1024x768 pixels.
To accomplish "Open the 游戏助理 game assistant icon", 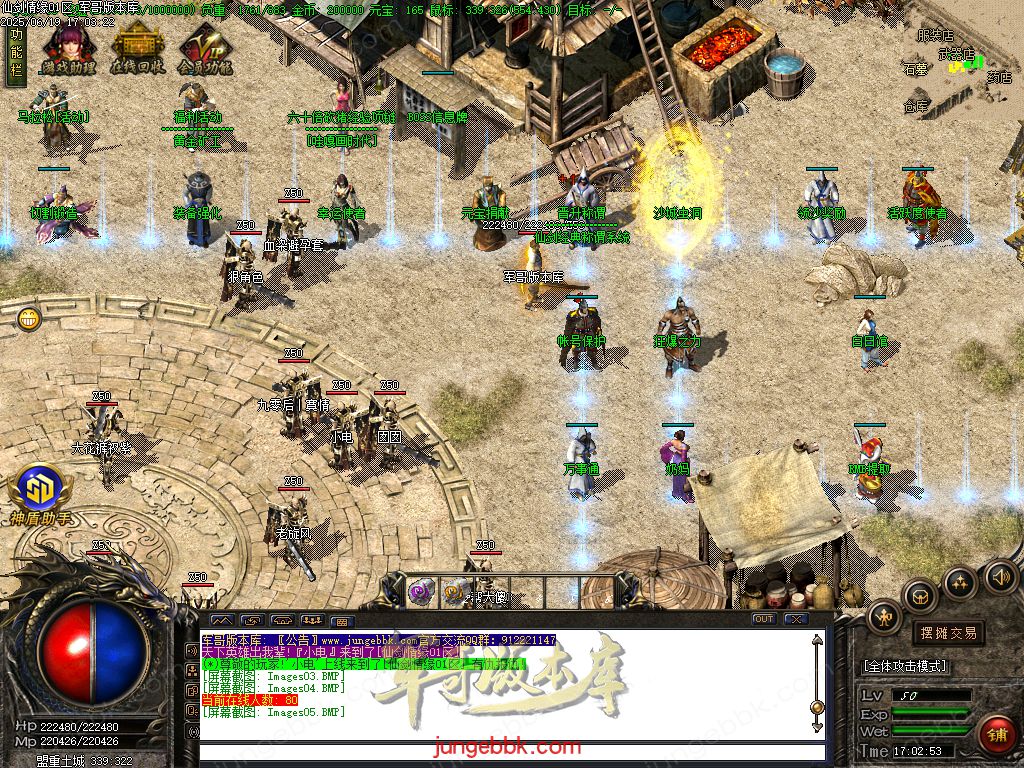I will coord(68,50).
